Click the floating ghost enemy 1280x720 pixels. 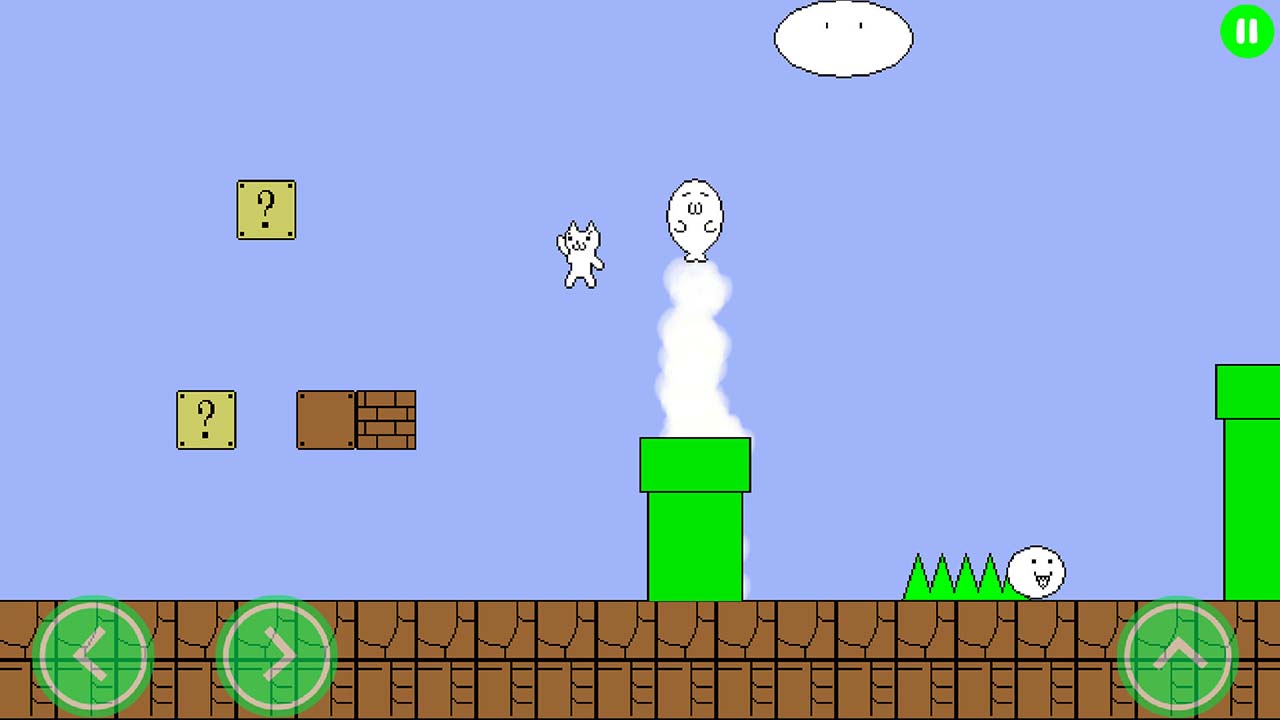point(697,215)
